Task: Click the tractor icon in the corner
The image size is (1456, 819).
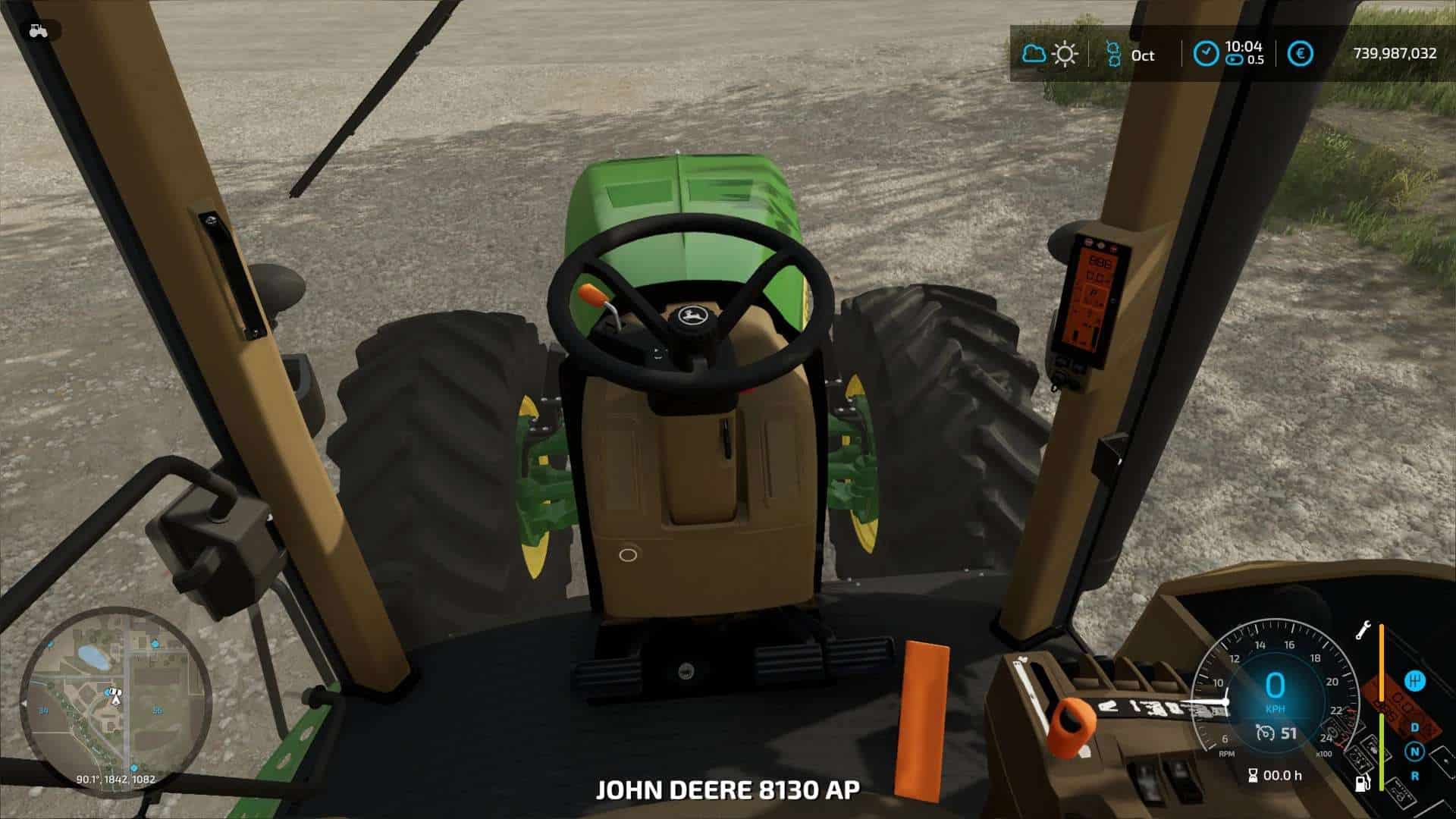Action: coord(37,31)
